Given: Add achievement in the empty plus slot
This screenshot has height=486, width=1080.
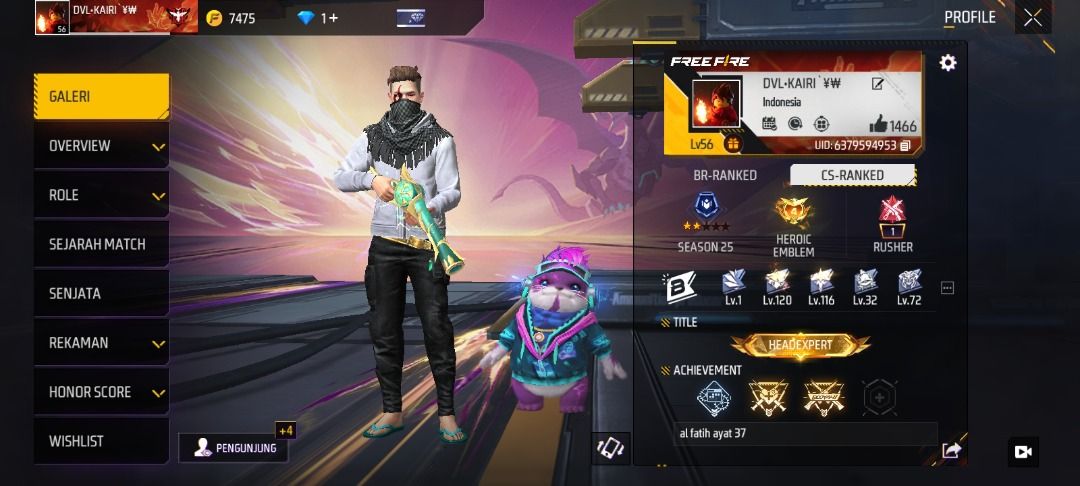Looking at the screenshot, I should click(879, 397).
